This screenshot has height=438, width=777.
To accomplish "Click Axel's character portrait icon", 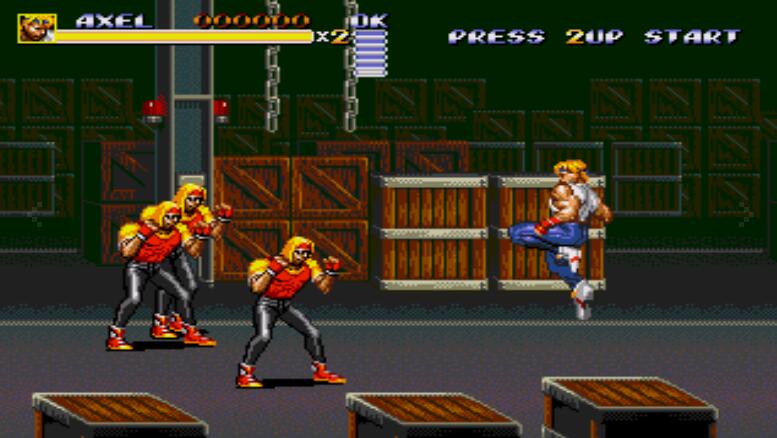I will tap(36, 28).
